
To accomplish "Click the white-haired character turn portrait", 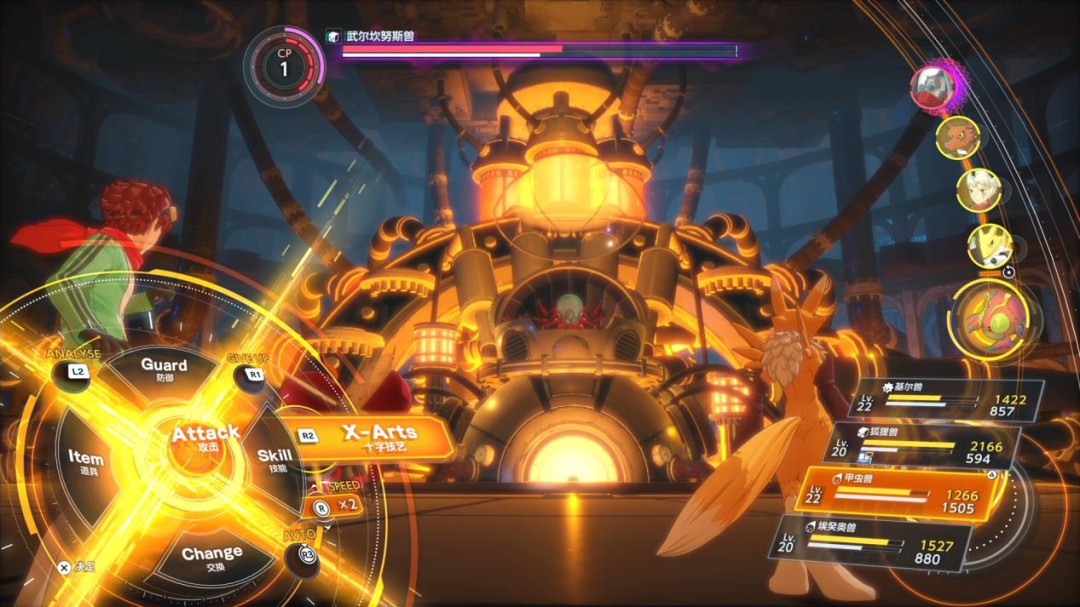I will pos(978,190).
